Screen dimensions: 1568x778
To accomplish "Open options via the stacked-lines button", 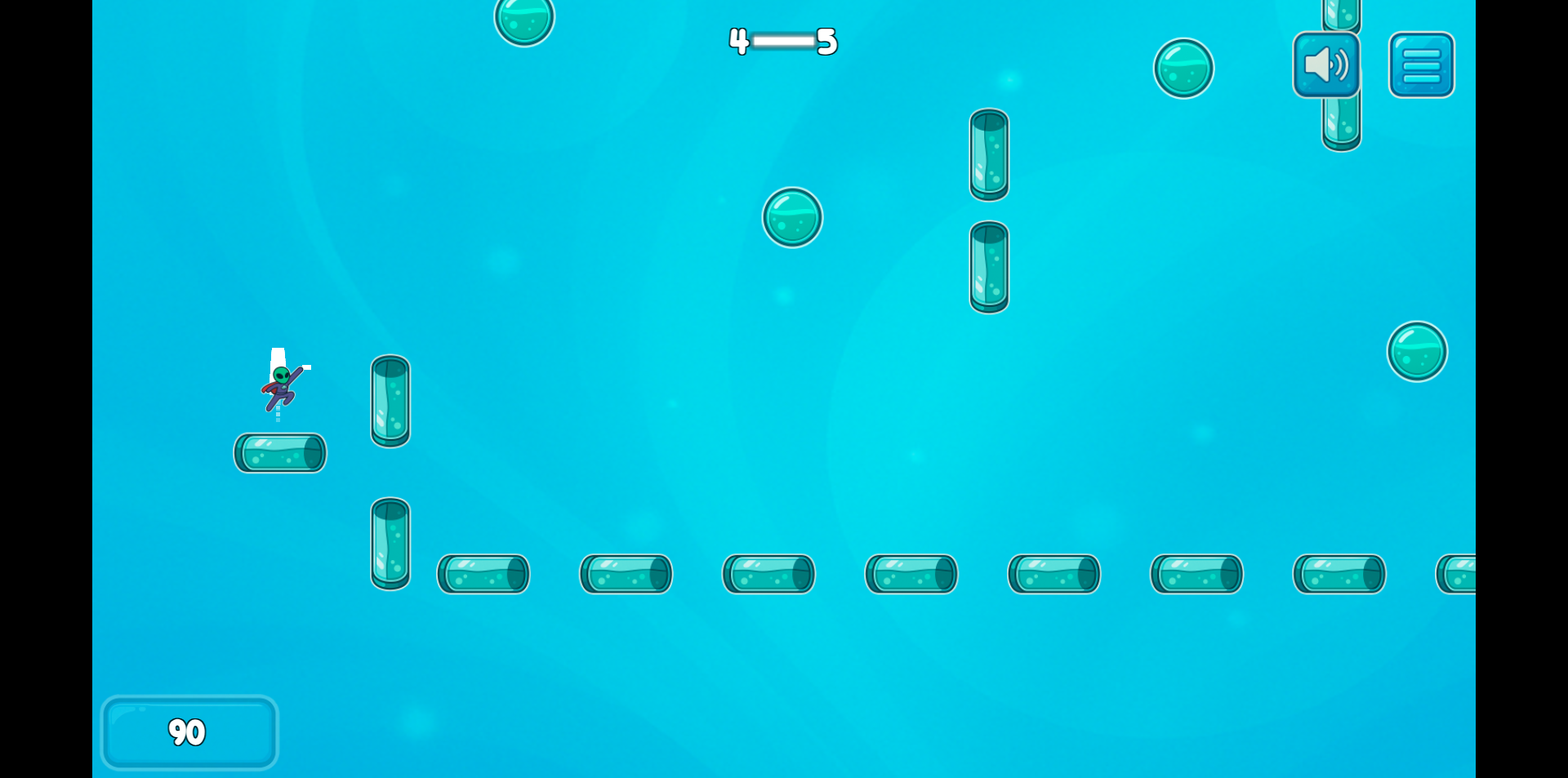I will [x=1421, y=64].
